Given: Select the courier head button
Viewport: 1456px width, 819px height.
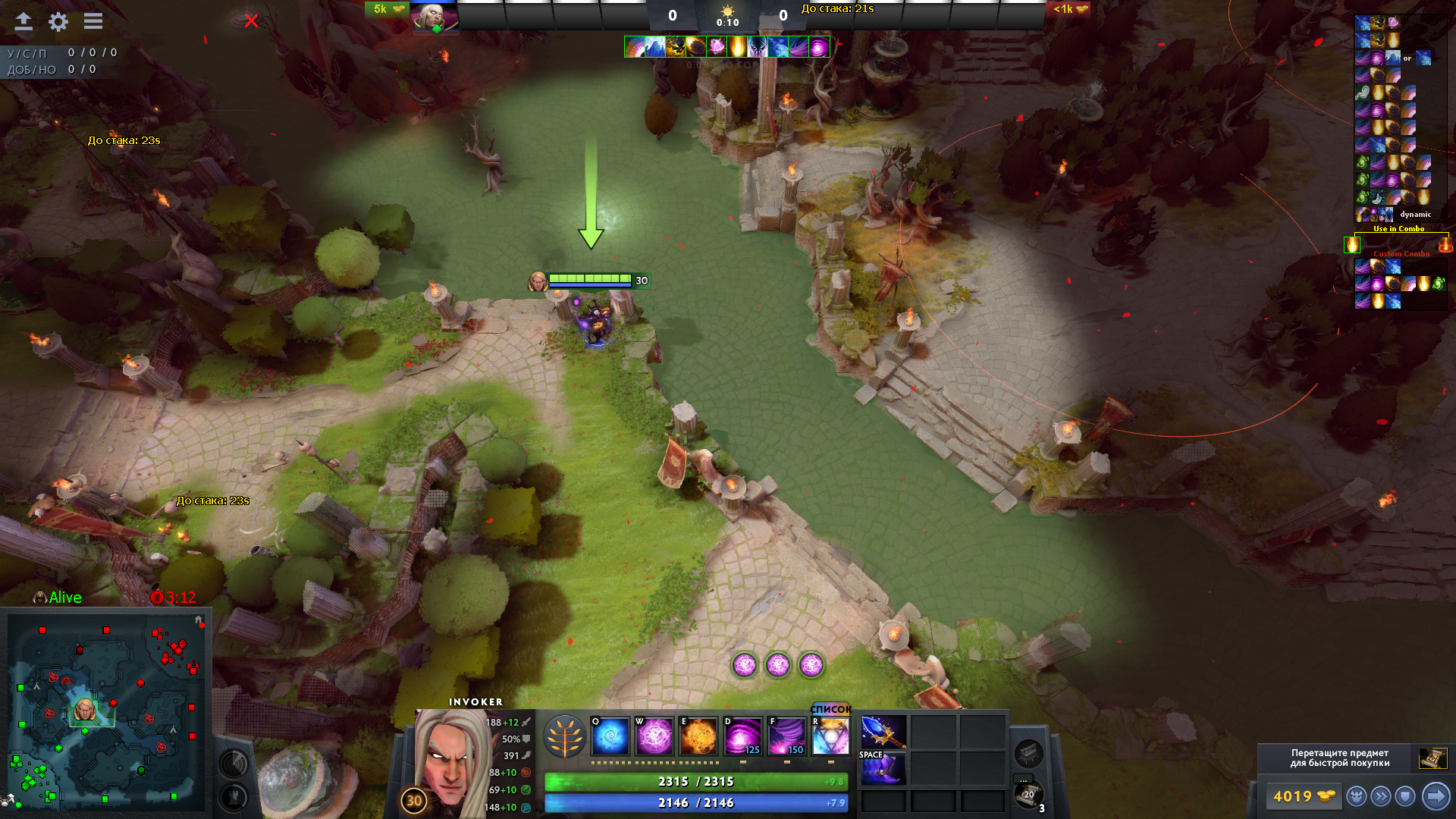Looking at the screenshot, I should click(x=1357, y=796).
